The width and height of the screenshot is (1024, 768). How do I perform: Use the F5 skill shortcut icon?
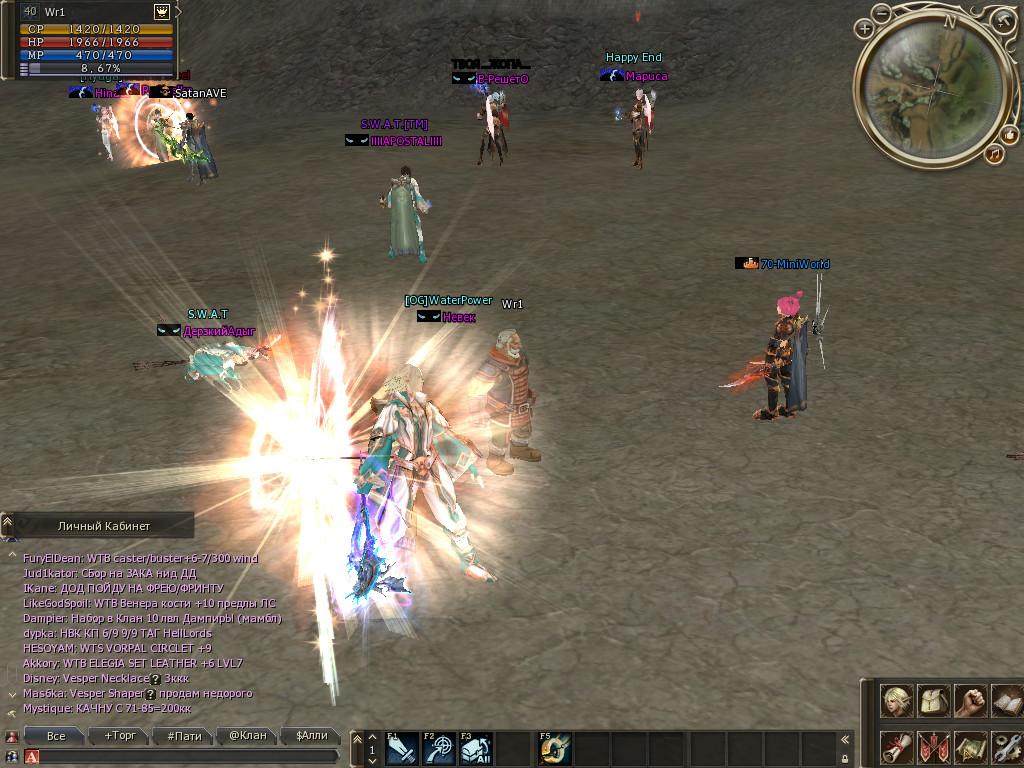[555, 749]
